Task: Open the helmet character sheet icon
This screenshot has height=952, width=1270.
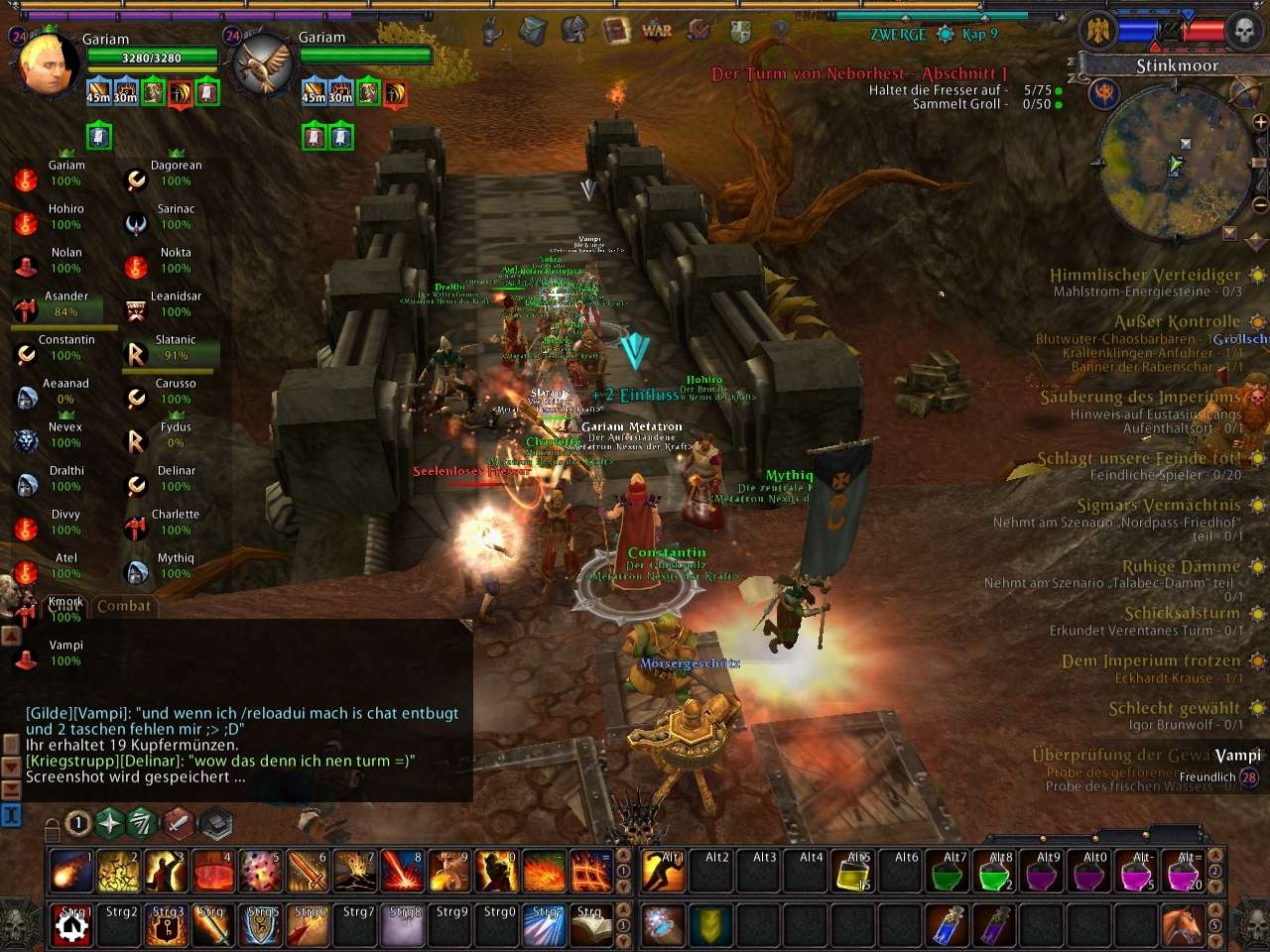Action: 574,31
